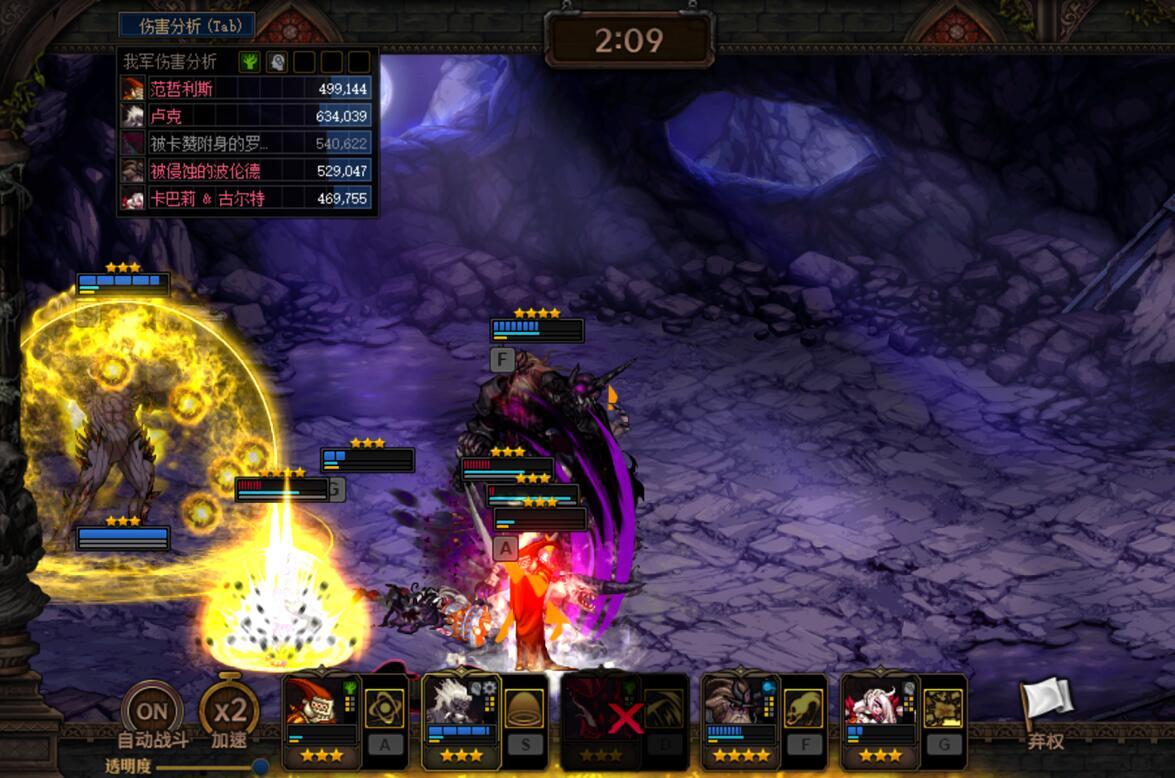Viewport: 1175px width, 778px height.
Task: Turn off 自动战斗 auto battle
Action: (x=152, y=713)
